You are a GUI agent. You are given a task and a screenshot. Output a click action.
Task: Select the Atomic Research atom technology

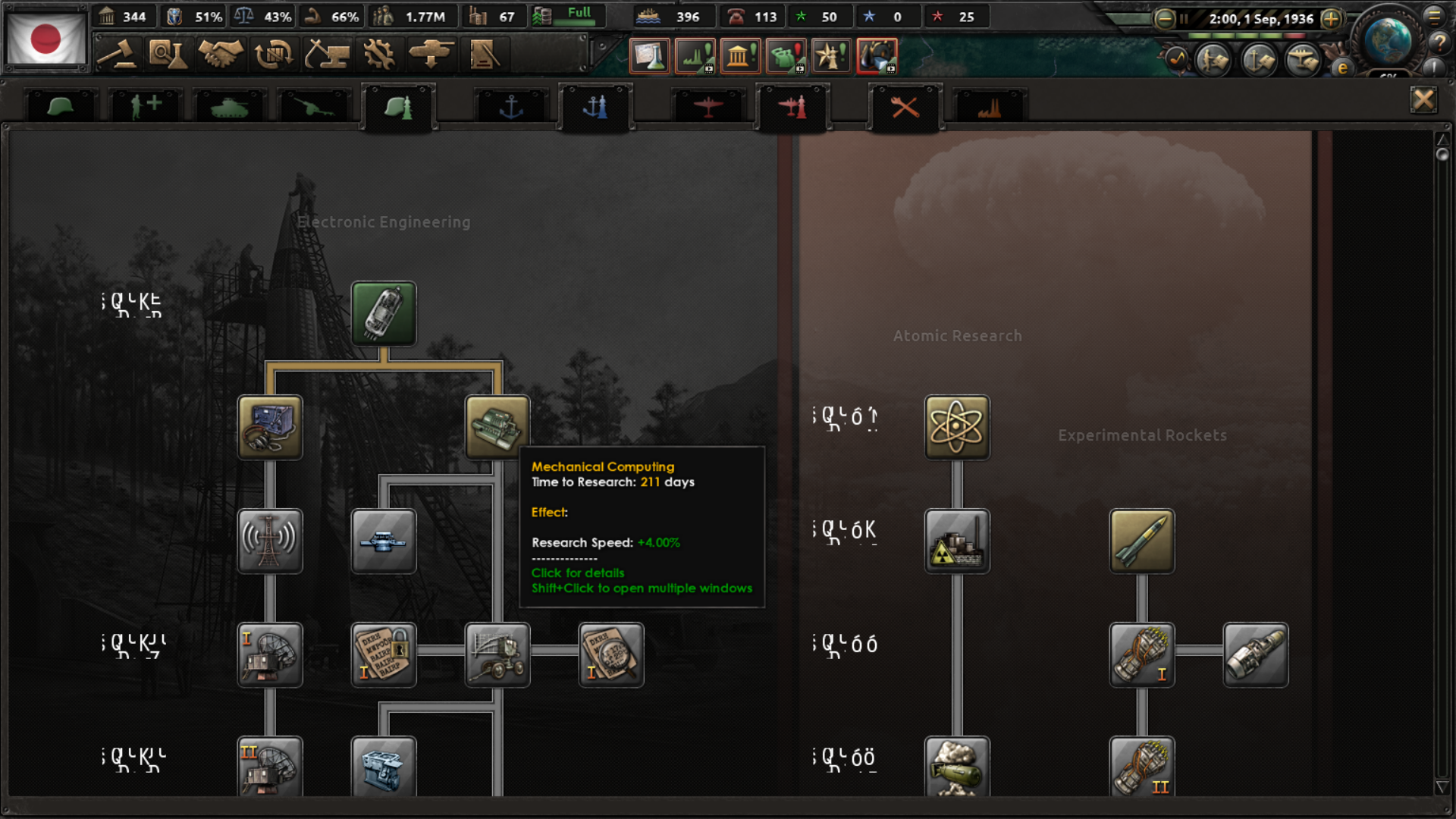tap(957, 427)
